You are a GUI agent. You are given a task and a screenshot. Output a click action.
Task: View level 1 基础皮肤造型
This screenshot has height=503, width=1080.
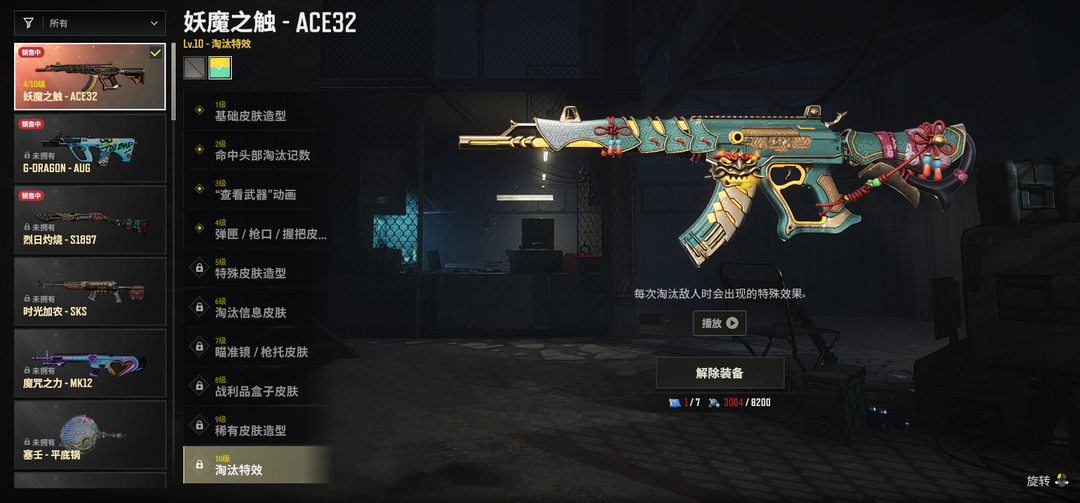pos(256,111)
